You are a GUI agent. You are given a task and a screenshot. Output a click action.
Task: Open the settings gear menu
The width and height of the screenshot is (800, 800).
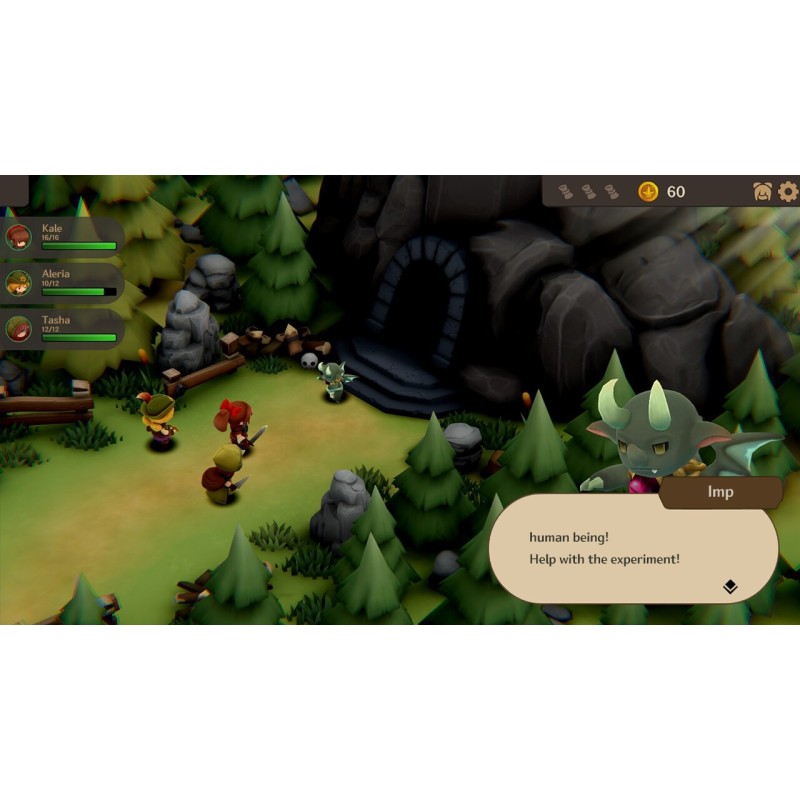(788, 191)
